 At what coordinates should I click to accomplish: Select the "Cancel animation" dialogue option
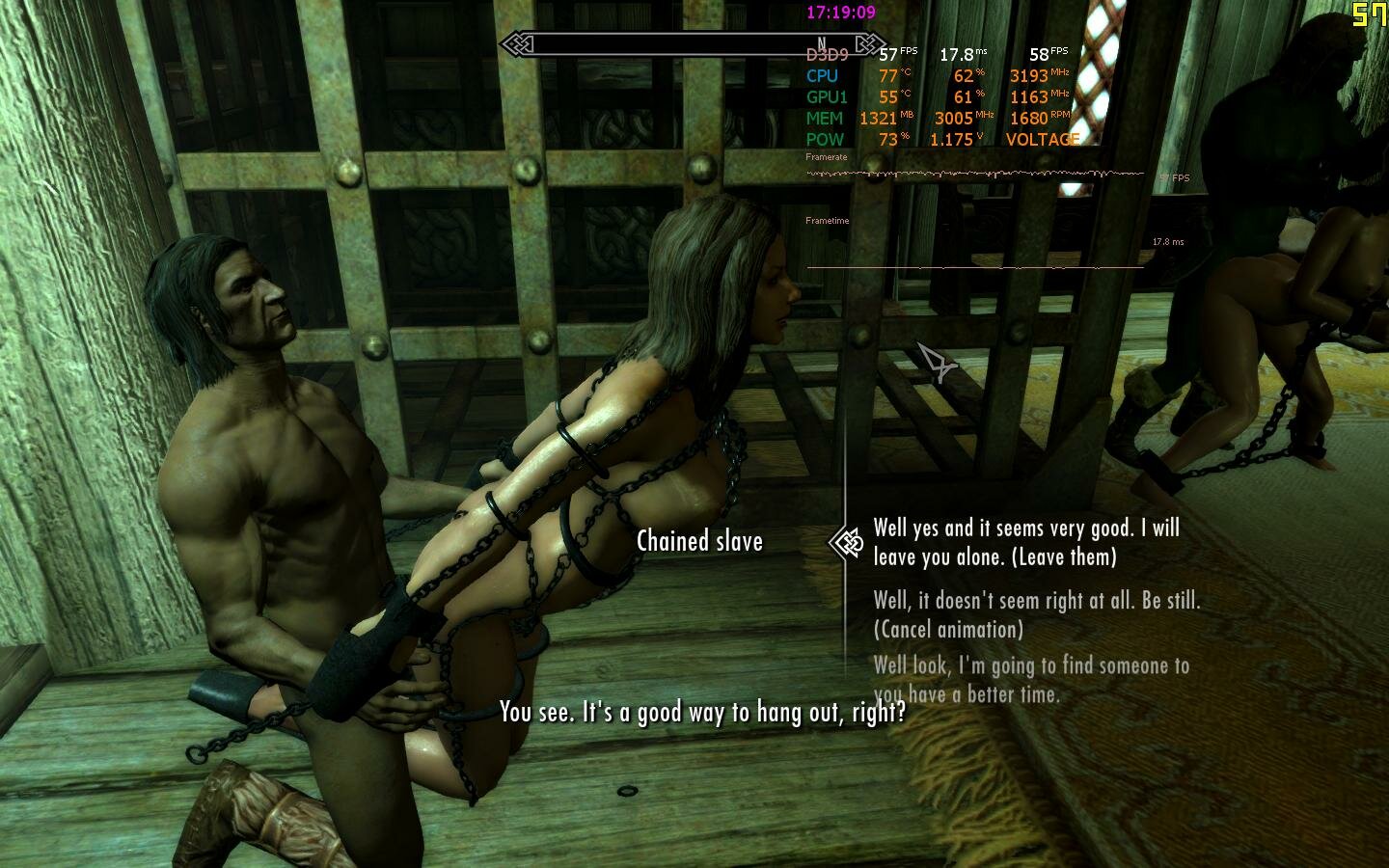click(1036, 614)
